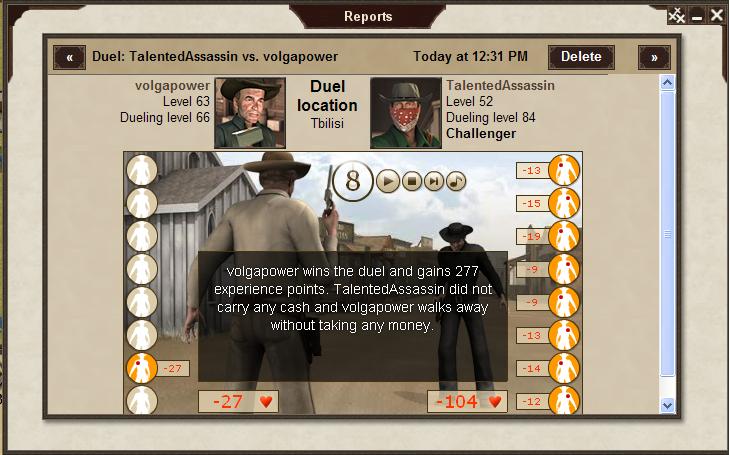Show the next report

(x=654, y=57)
